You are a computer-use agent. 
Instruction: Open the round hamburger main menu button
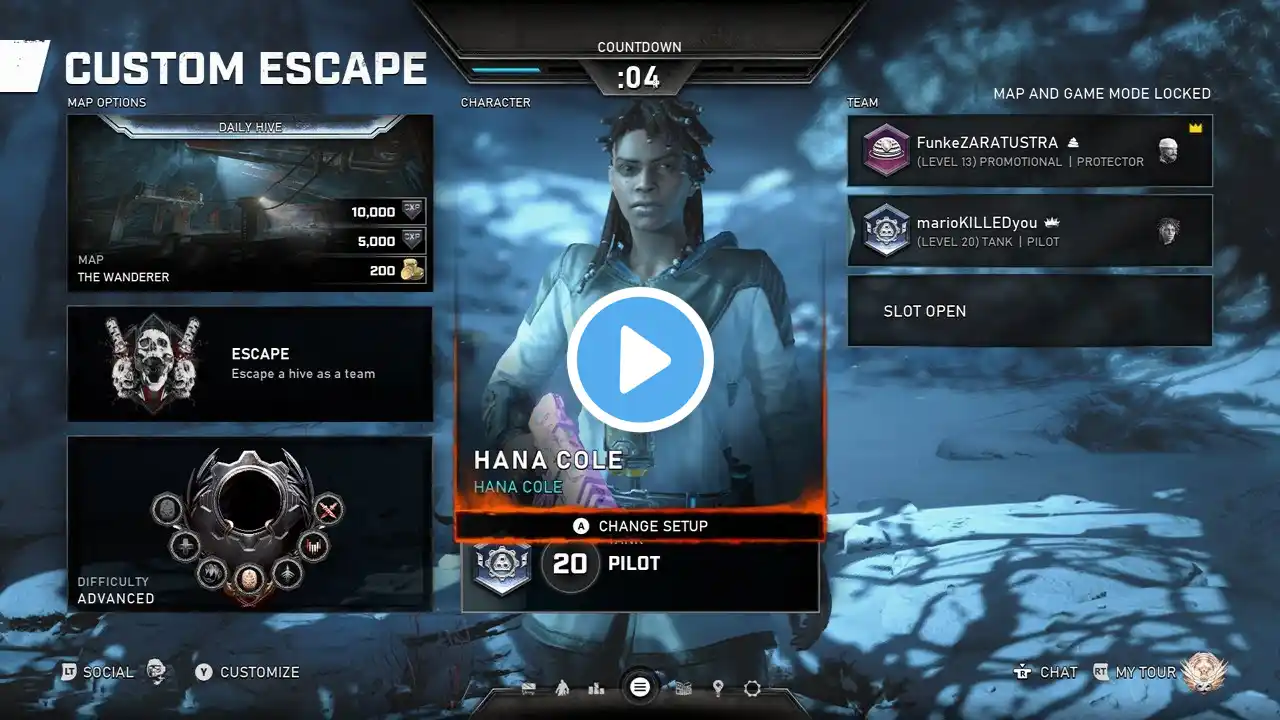[640, 687]
